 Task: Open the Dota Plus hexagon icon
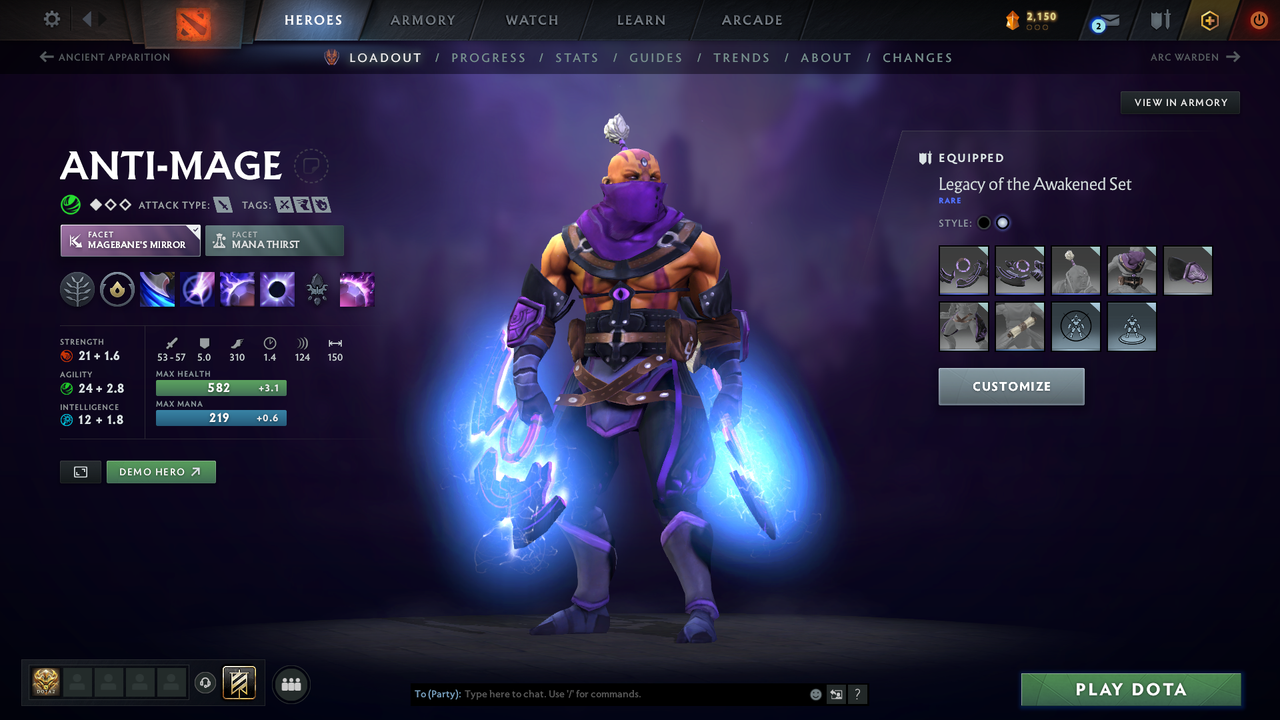point(1209,19)
